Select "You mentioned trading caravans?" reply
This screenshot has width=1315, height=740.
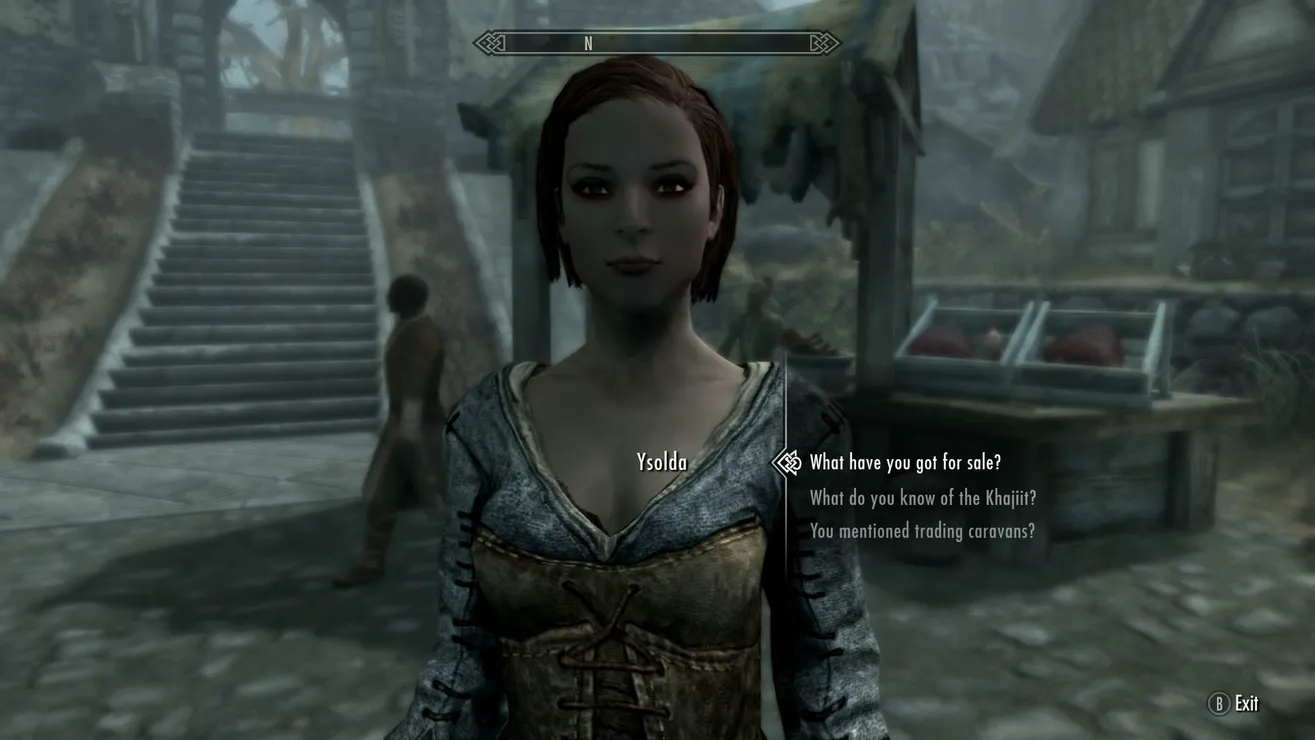point(921,531)
